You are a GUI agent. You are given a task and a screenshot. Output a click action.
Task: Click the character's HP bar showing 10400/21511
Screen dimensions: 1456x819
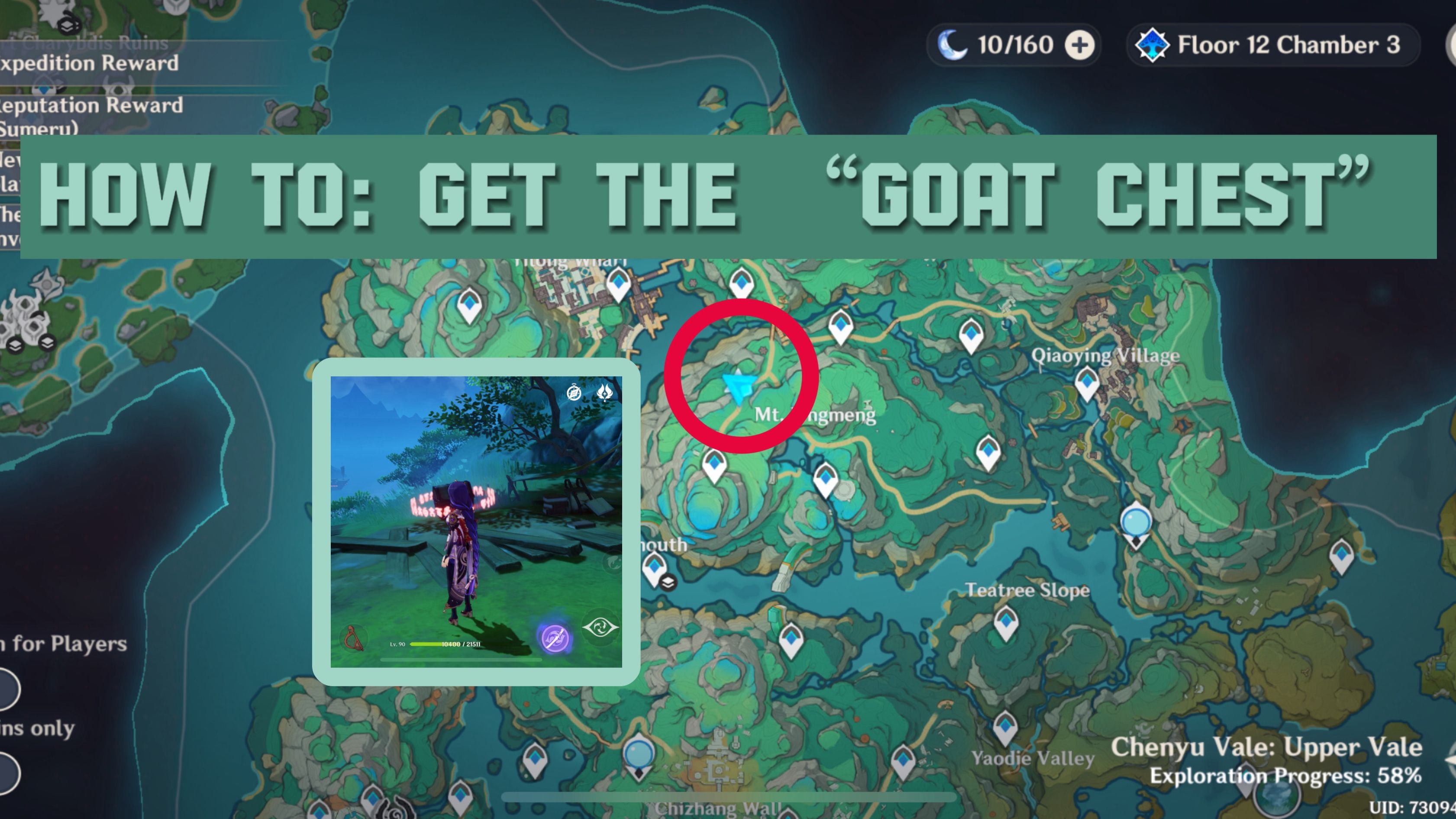(446, 645)
